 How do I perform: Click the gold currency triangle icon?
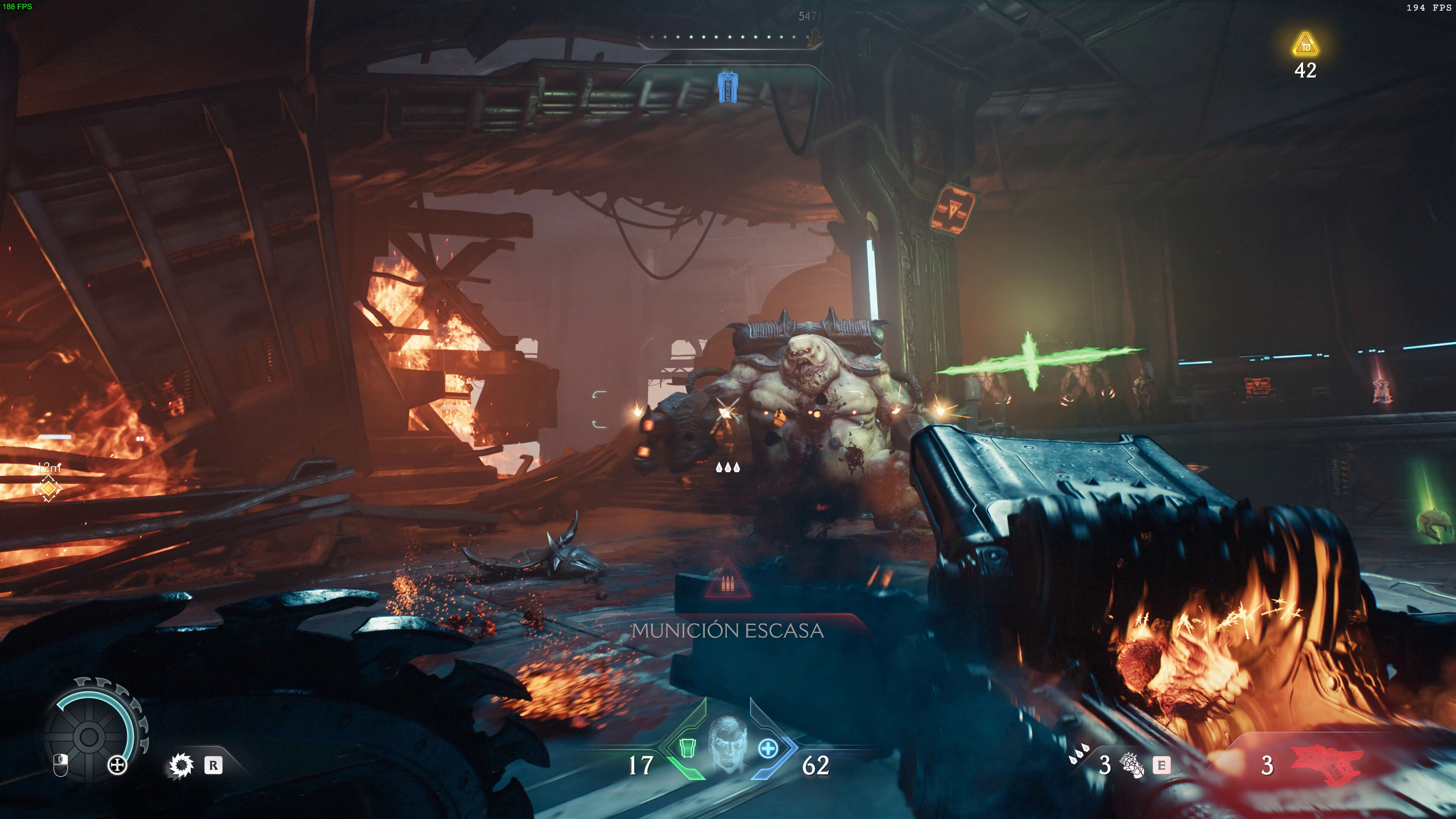tap(1305, 45)
